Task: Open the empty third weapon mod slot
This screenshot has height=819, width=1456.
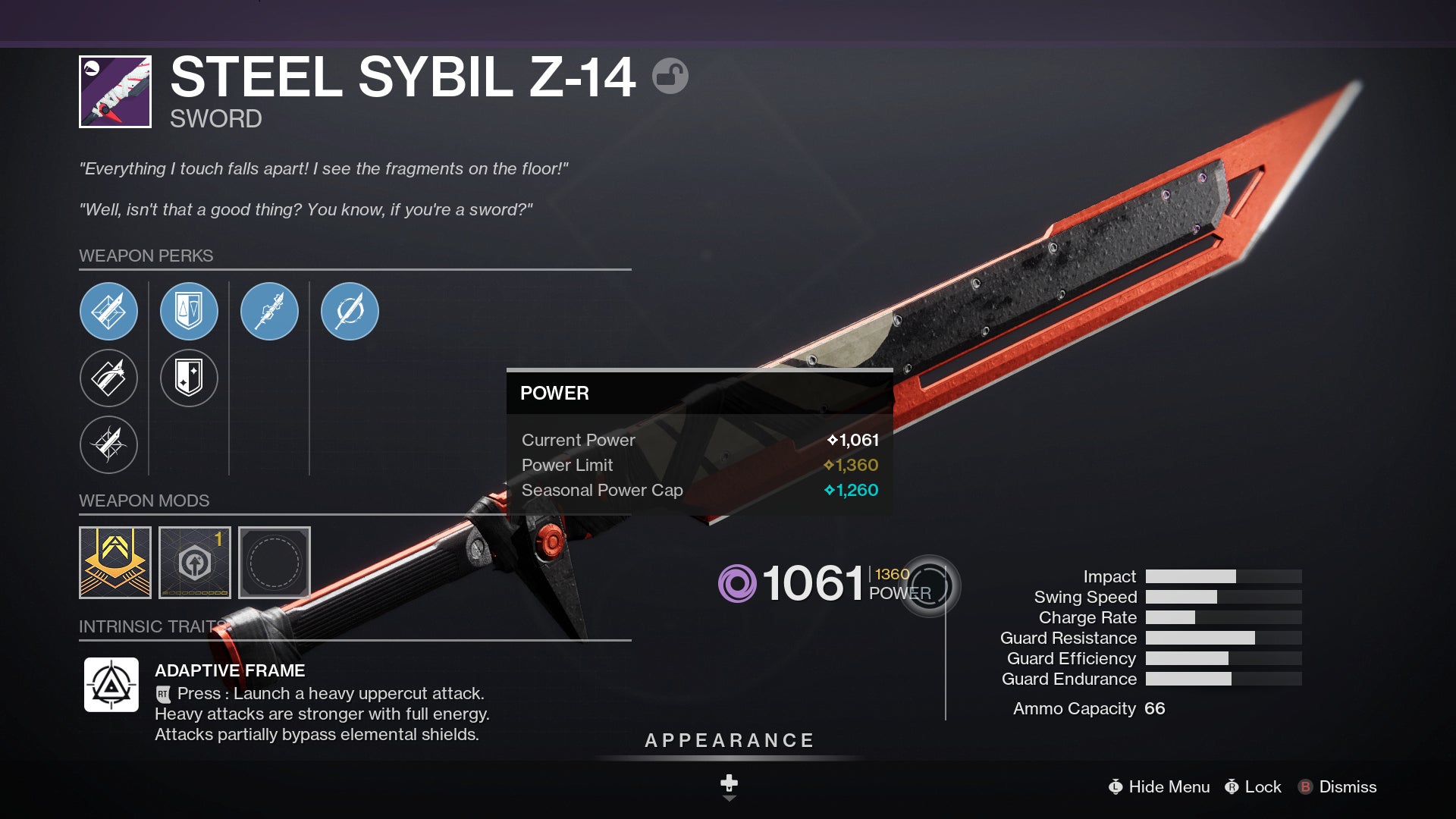Action: tap(274, 563)
